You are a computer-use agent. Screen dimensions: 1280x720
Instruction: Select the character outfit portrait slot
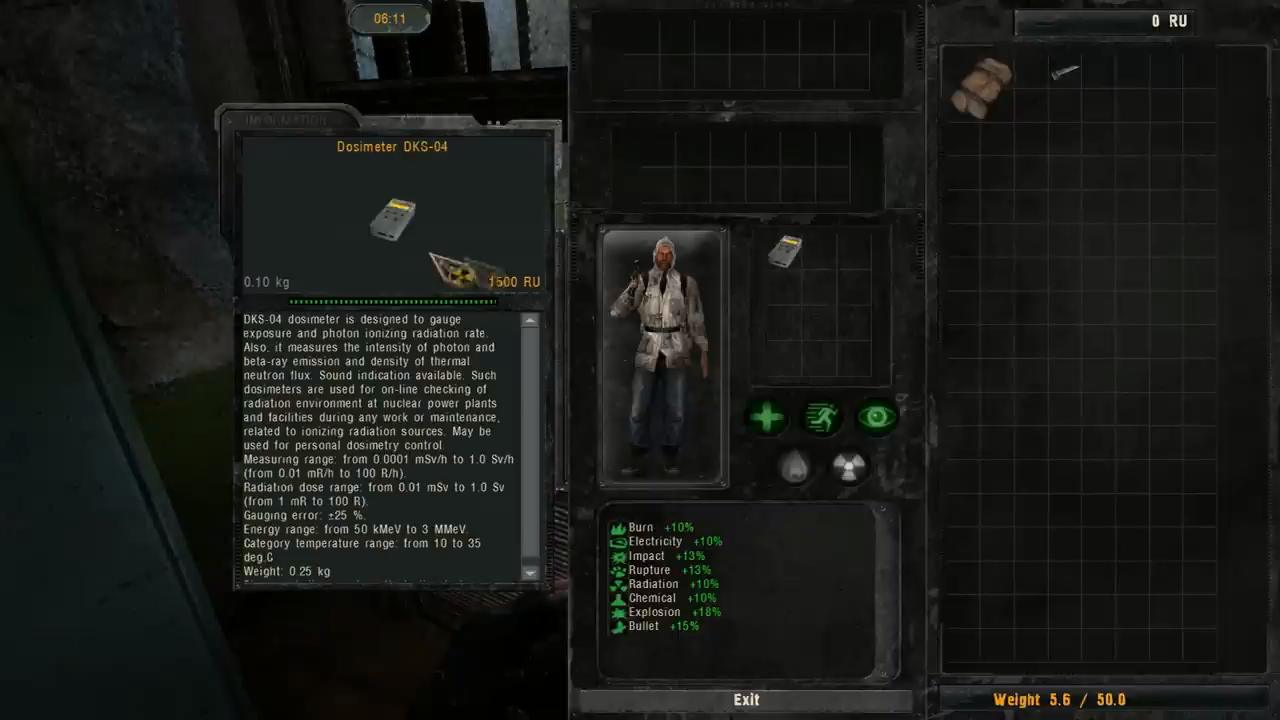[x=663, y=357]
